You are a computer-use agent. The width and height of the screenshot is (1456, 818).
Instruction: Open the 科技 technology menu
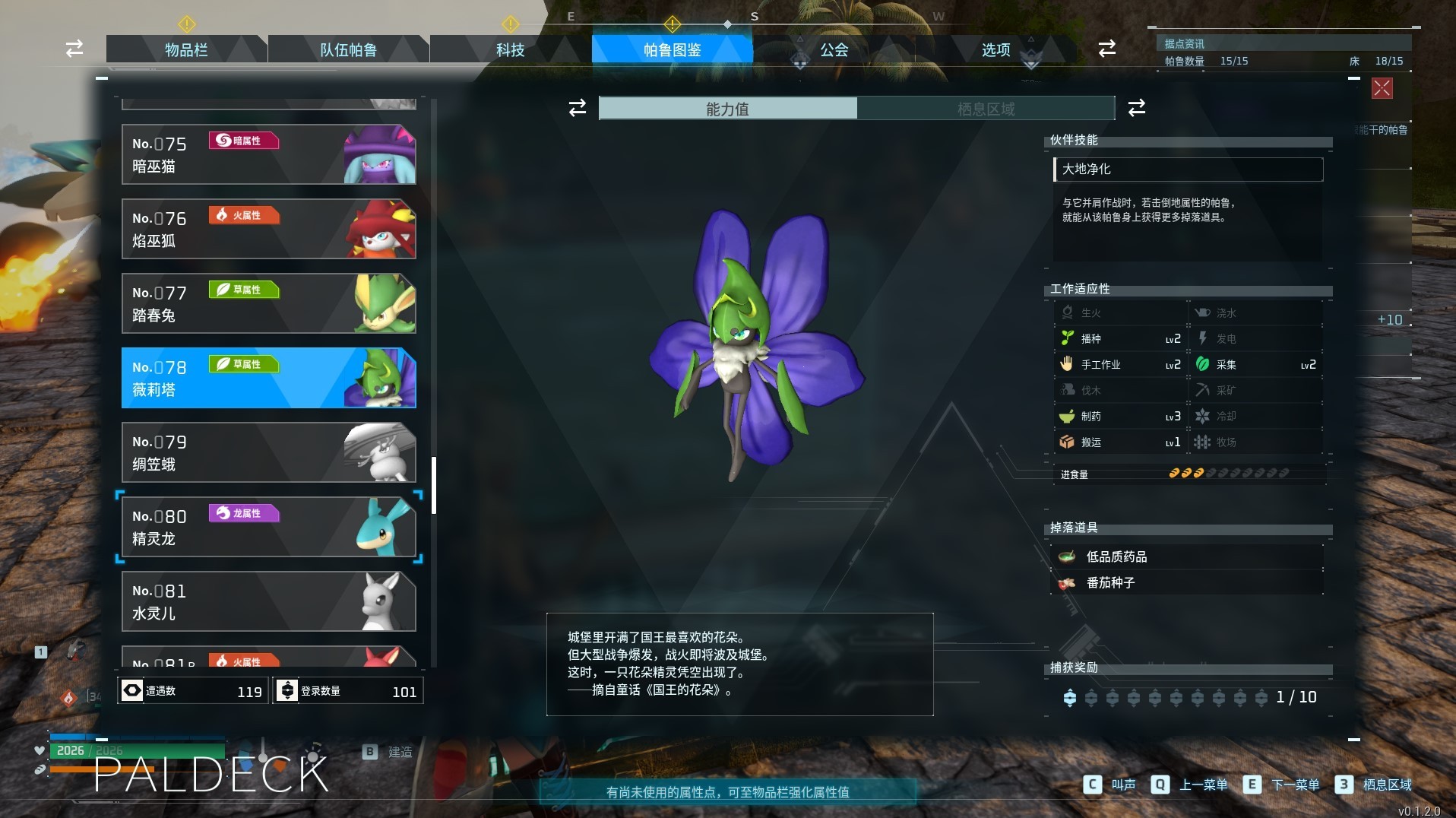coord(509,49)
